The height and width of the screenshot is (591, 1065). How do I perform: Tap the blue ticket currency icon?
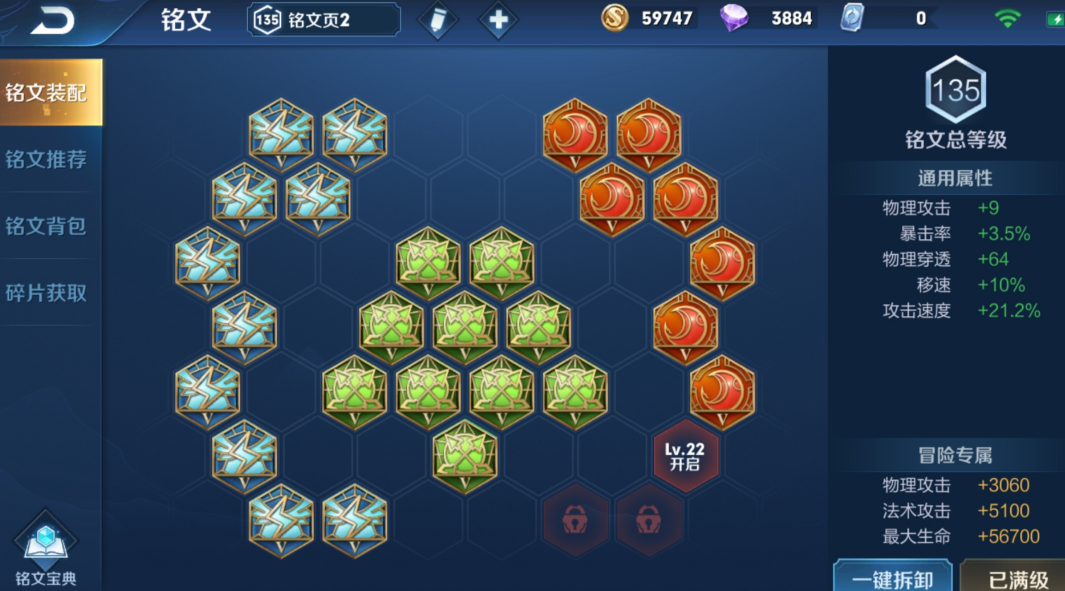[x=852, y=18]
